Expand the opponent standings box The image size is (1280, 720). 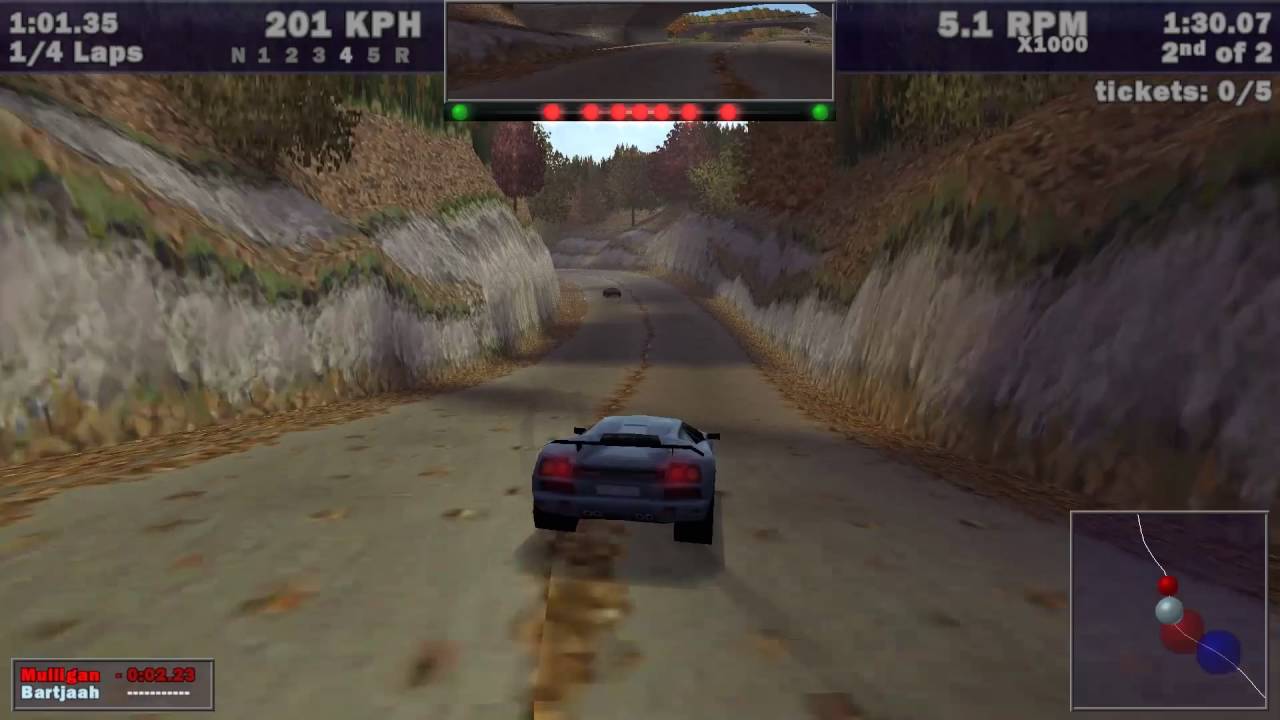pos(113,685)
